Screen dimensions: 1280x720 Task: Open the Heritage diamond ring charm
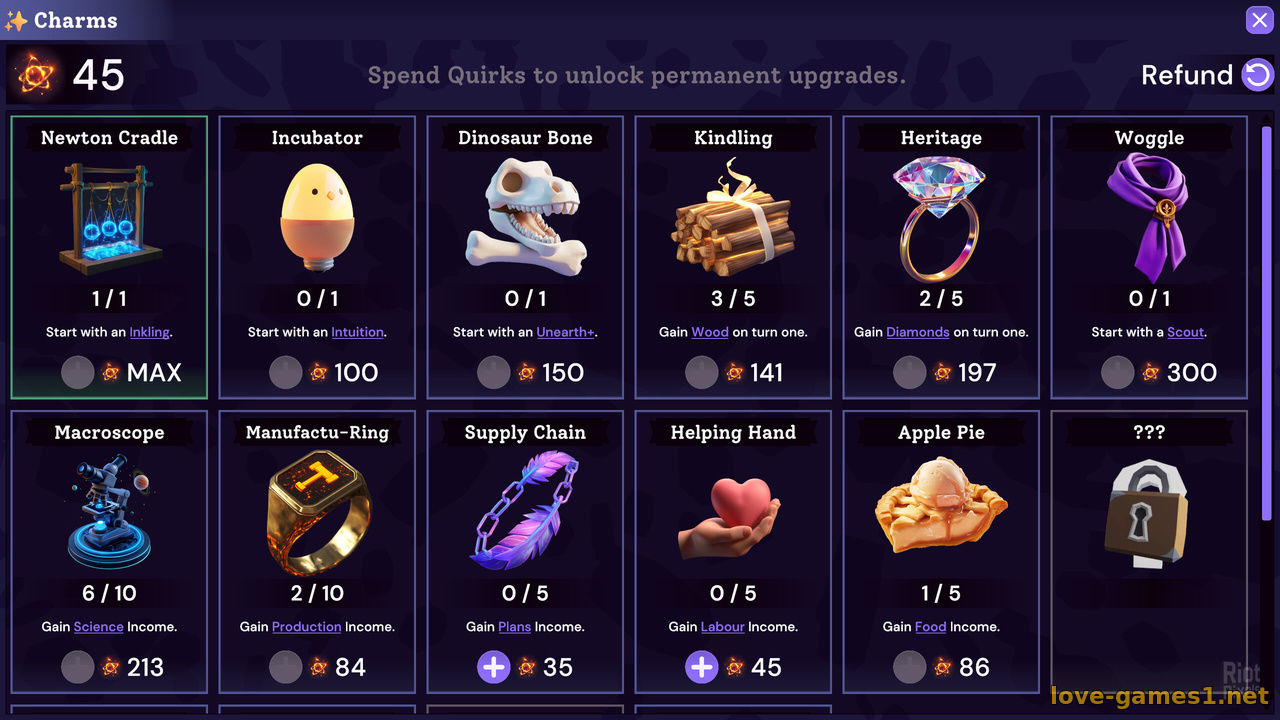(x=941, y=230)
